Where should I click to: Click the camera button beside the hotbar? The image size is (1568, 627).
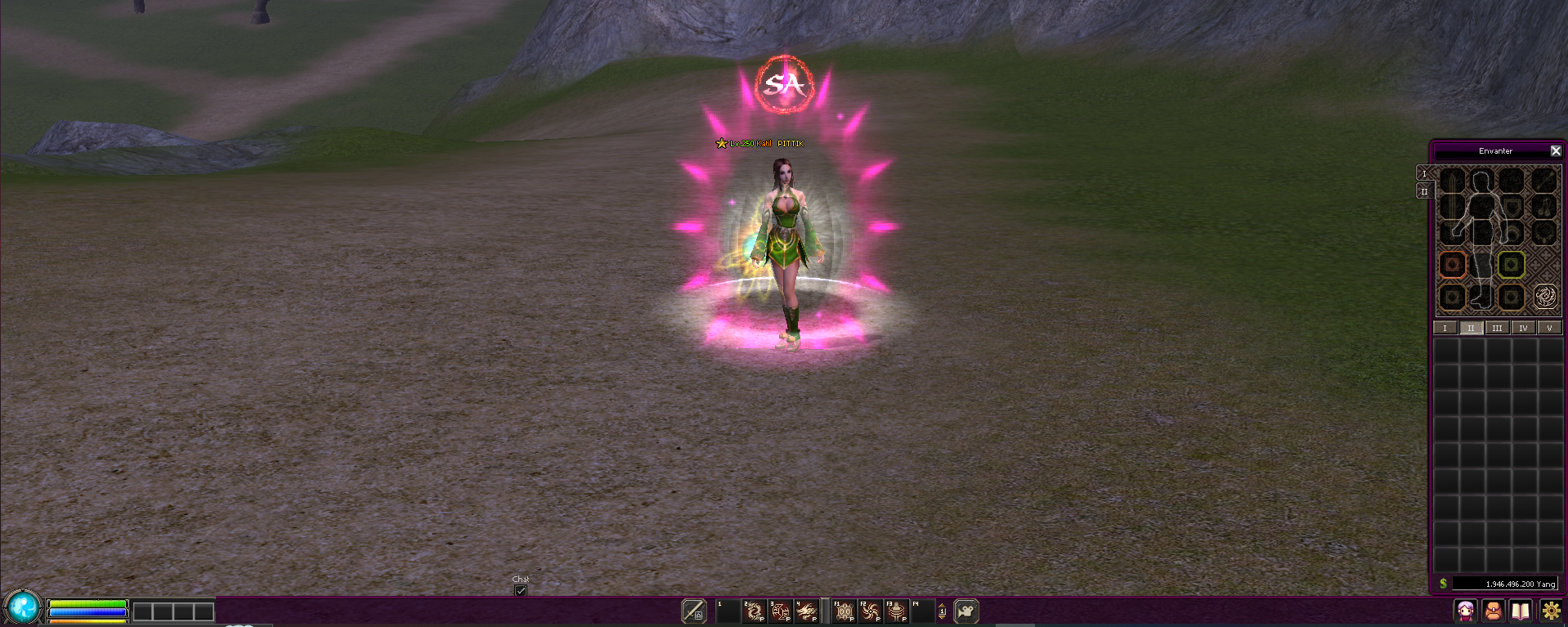point(966,611)
